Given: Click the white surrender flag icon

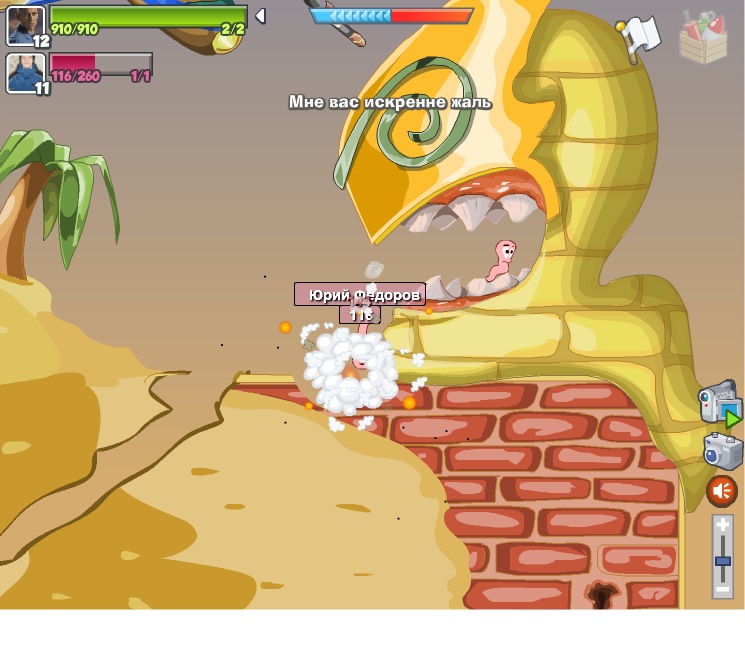Looking at the screenshot, I should tap(640, 37).
